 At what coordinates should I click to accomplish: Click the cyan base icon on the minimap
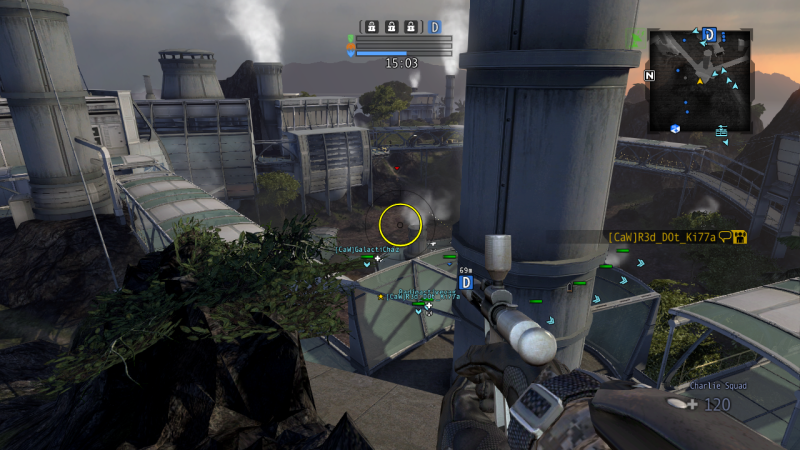pyautogui.click(x=721, y=129)
